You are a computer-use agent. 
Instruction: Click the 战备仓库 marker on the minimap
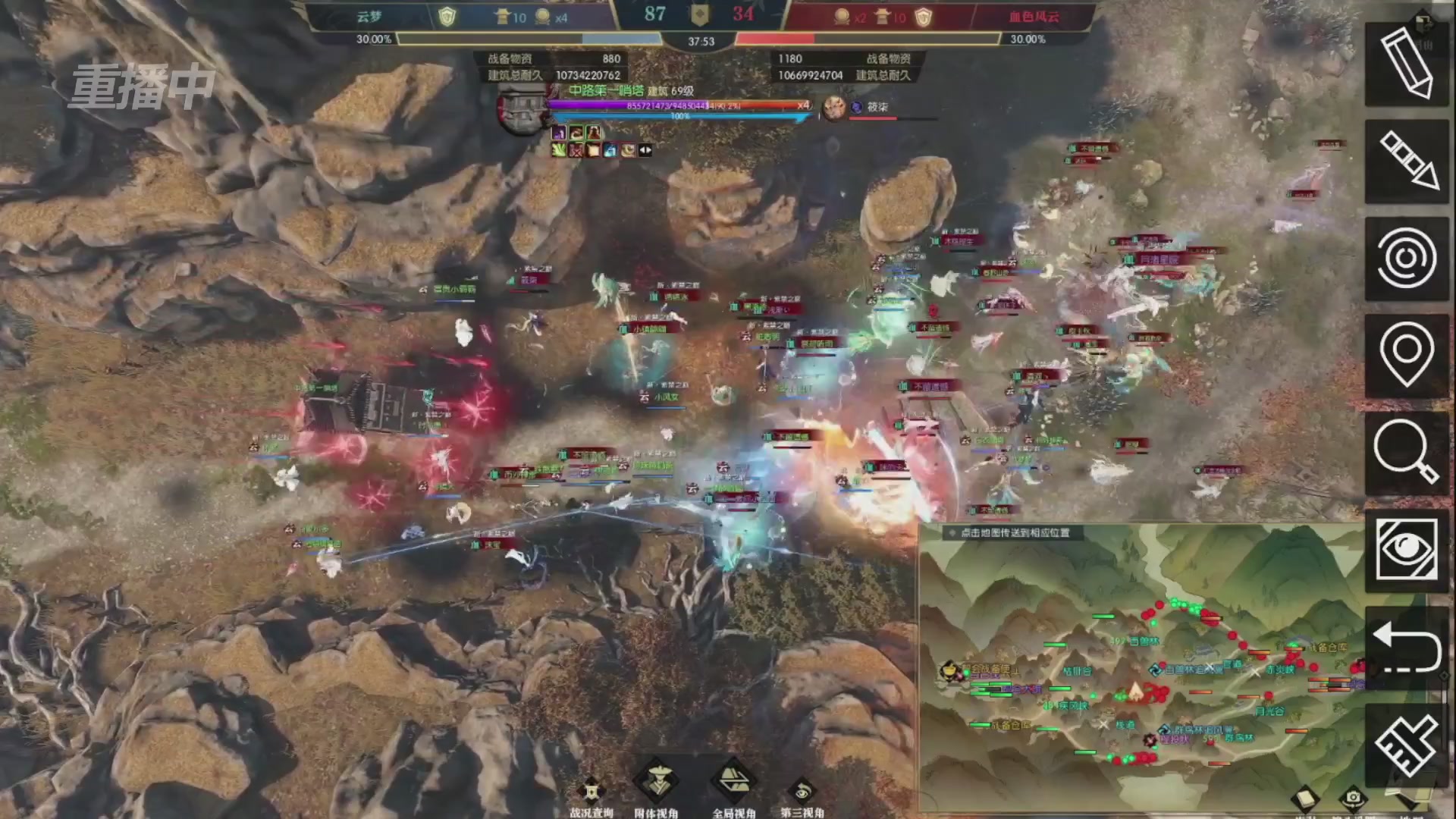pyautogui.click(x=1012, y=726)
